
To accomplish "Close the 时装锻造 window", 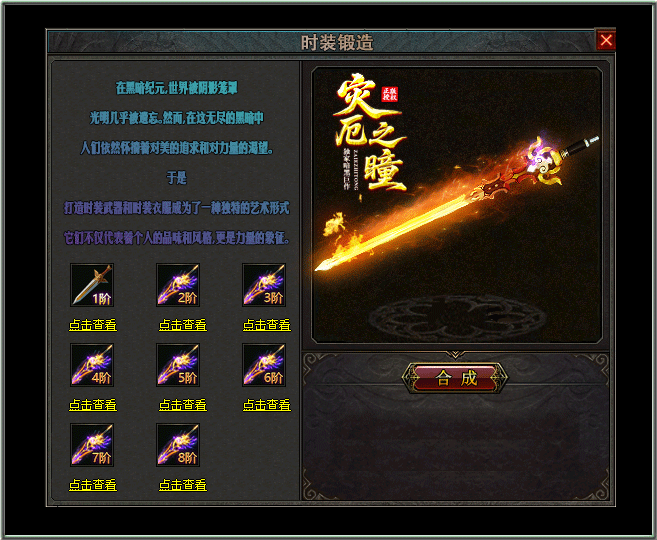I will [606, 41].
